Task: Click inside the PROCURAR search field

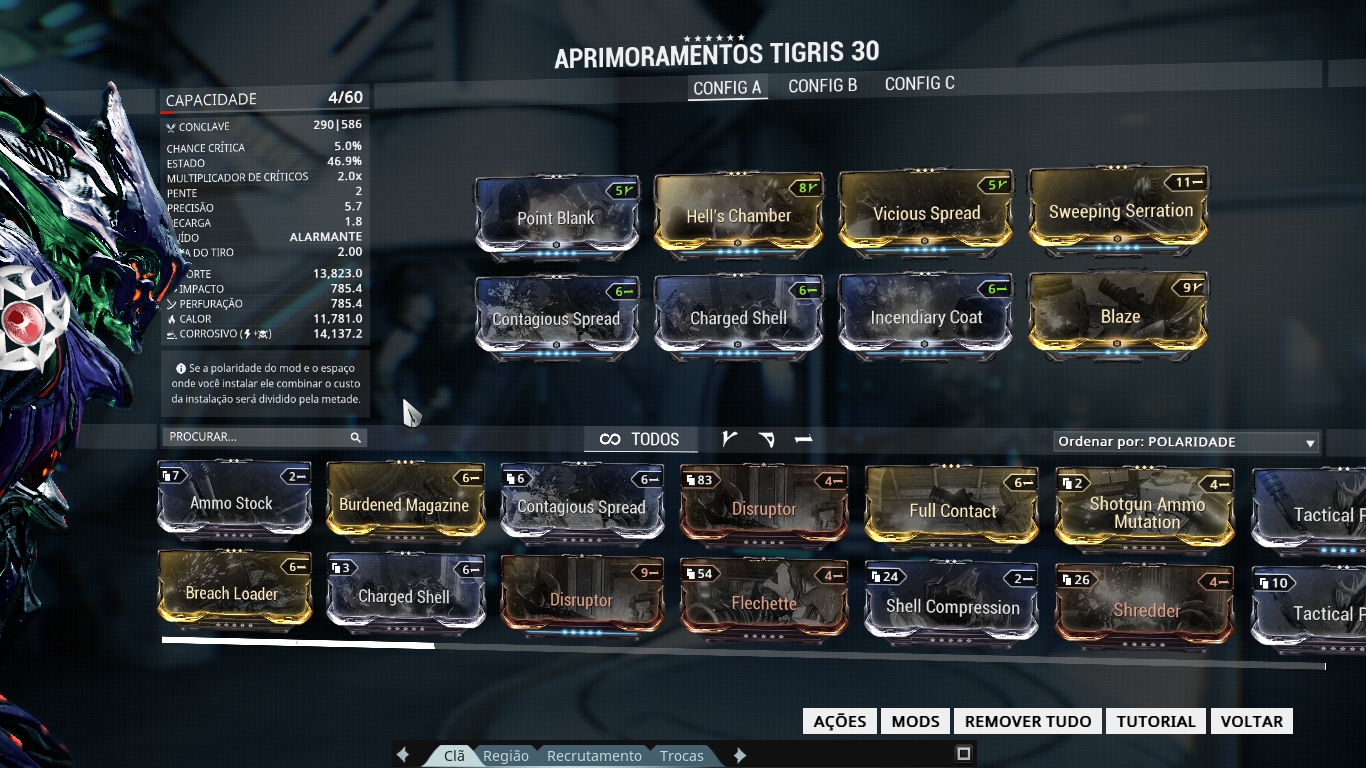Action: (250, 437)
